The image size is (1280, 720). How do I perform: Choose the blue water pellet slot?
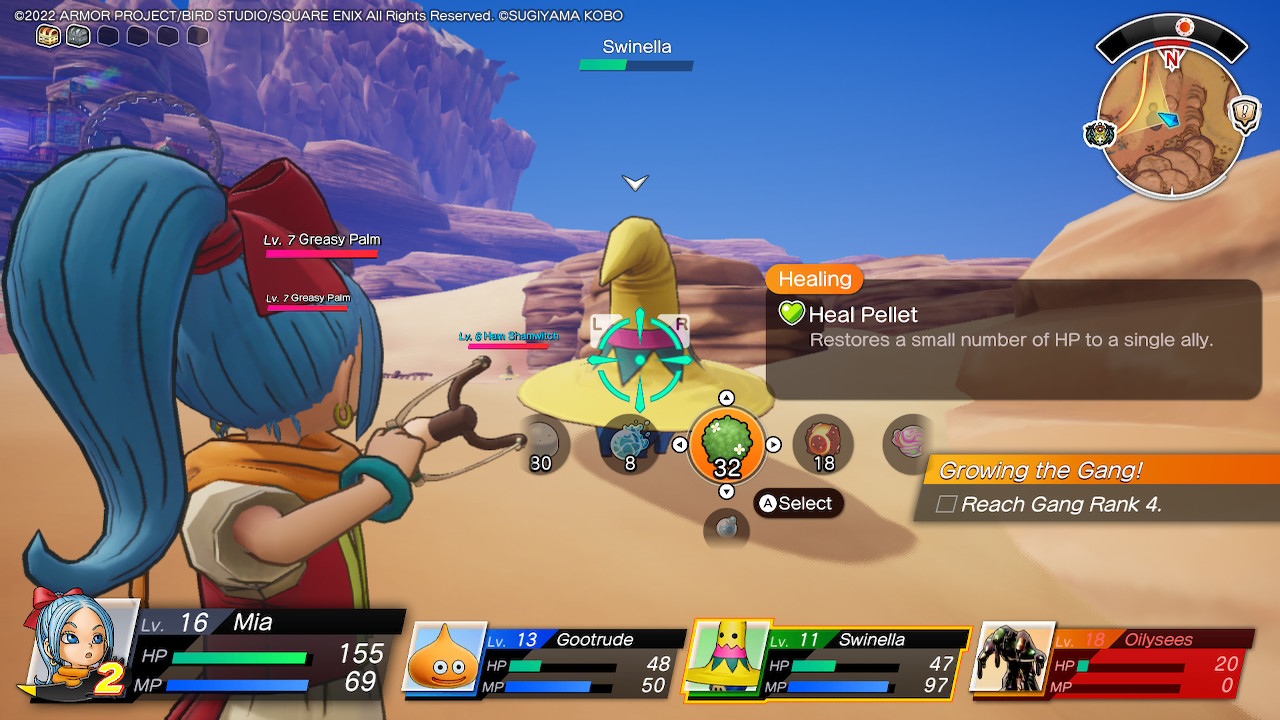(x=630, y=443)
